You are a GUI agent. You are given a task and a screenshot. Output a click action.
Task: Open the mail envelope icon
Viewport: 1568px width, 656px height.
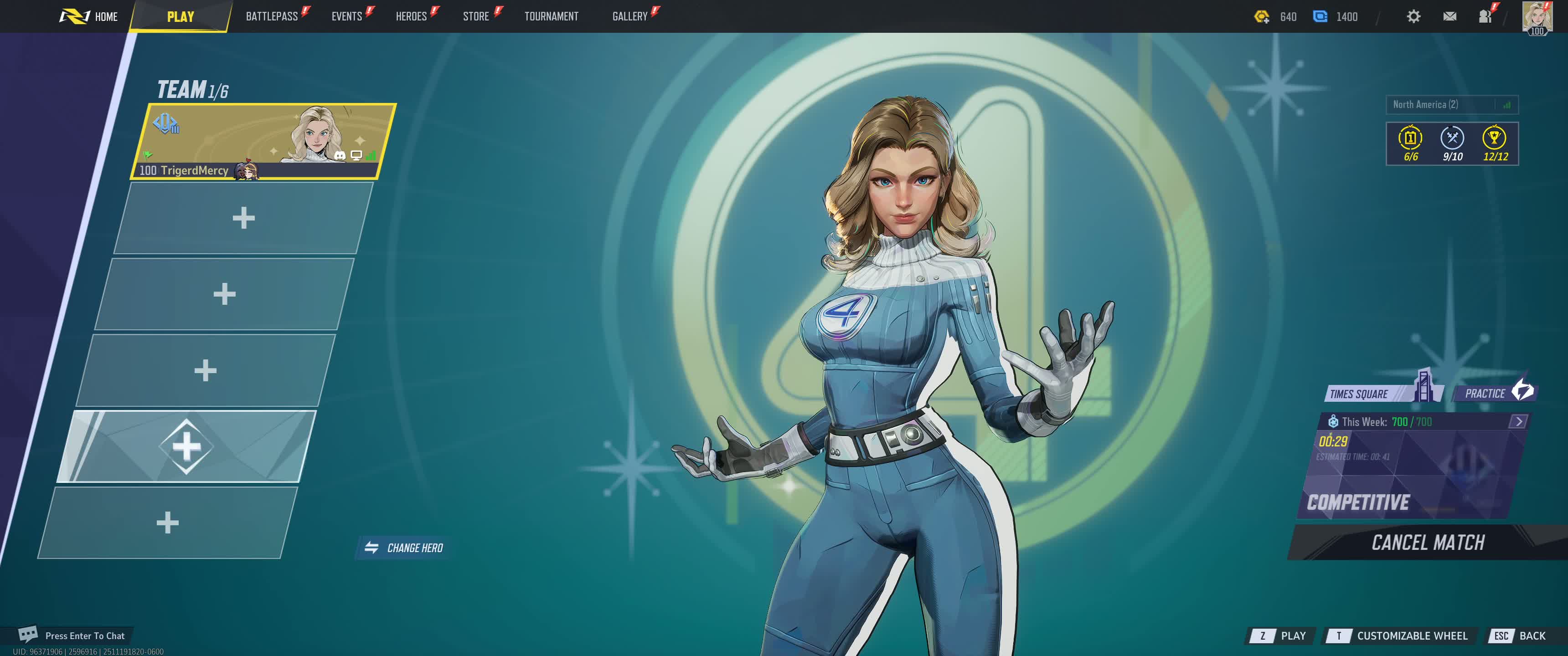point(1449,16)
